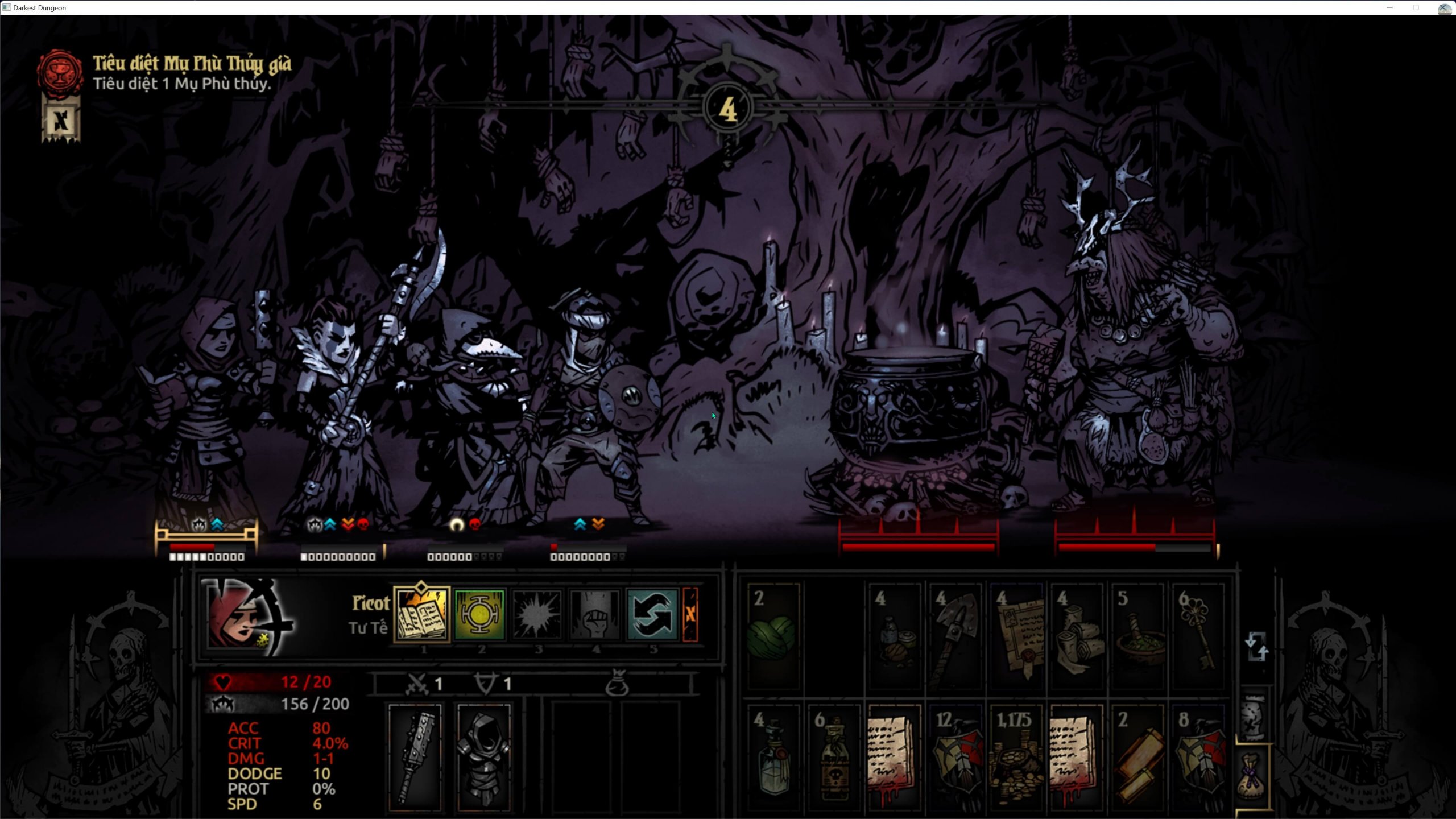Select the open book skill icon
Image resolution: width=1456 pixels, height=819 pixels.
coord(421,615)
